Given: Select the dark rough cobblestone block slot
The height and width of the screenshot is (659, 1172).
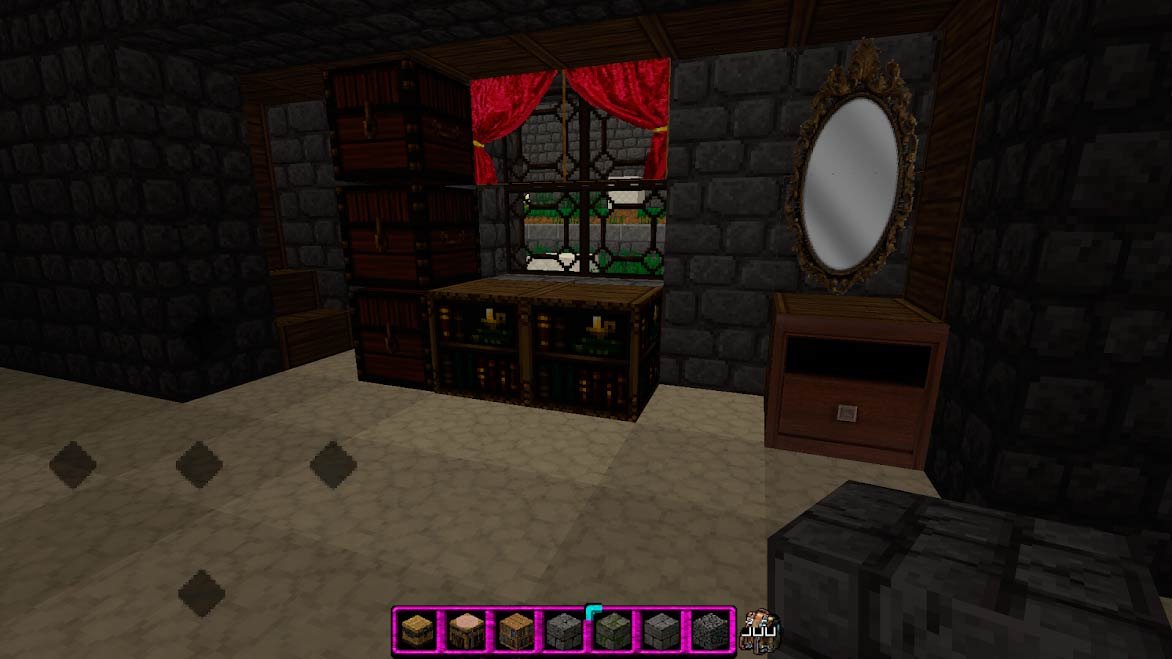Looking at the screenshot, I should coord(708,629).
